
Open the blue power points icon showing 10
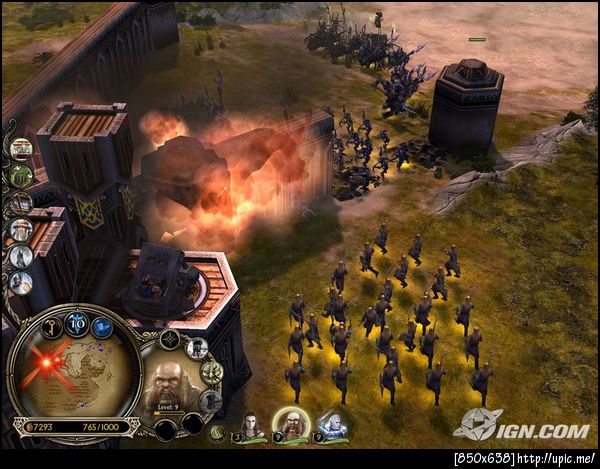(76, 322)
